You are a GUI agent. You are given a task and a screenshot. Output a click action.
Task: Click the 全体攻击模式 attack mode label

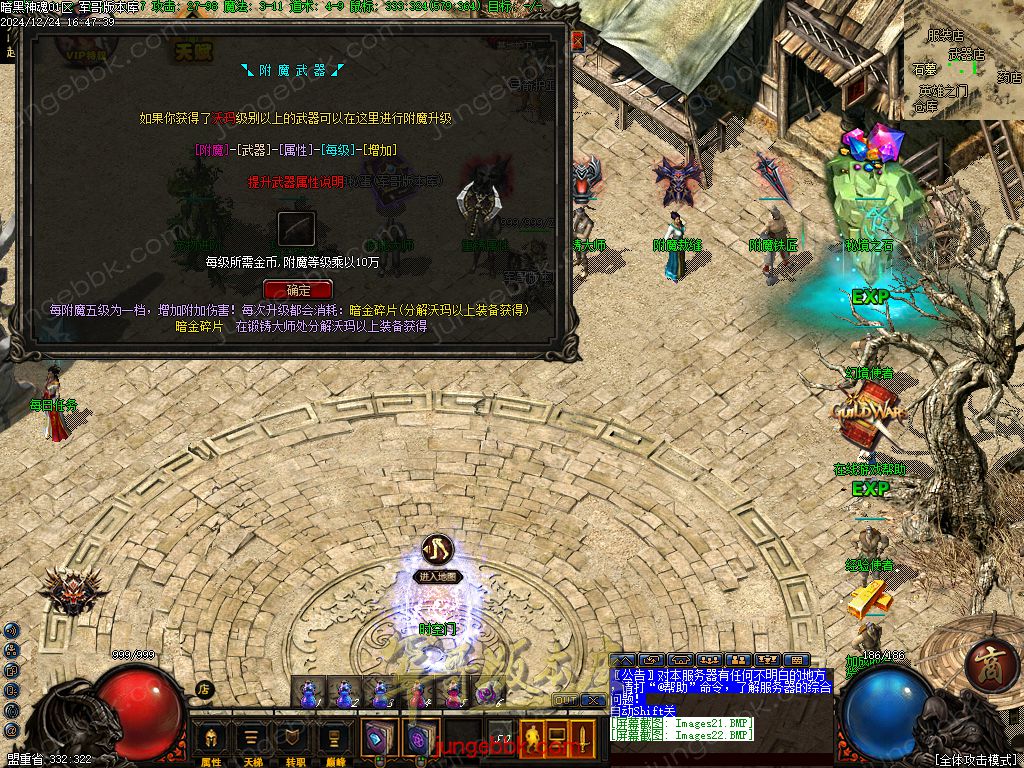(974, 759)
